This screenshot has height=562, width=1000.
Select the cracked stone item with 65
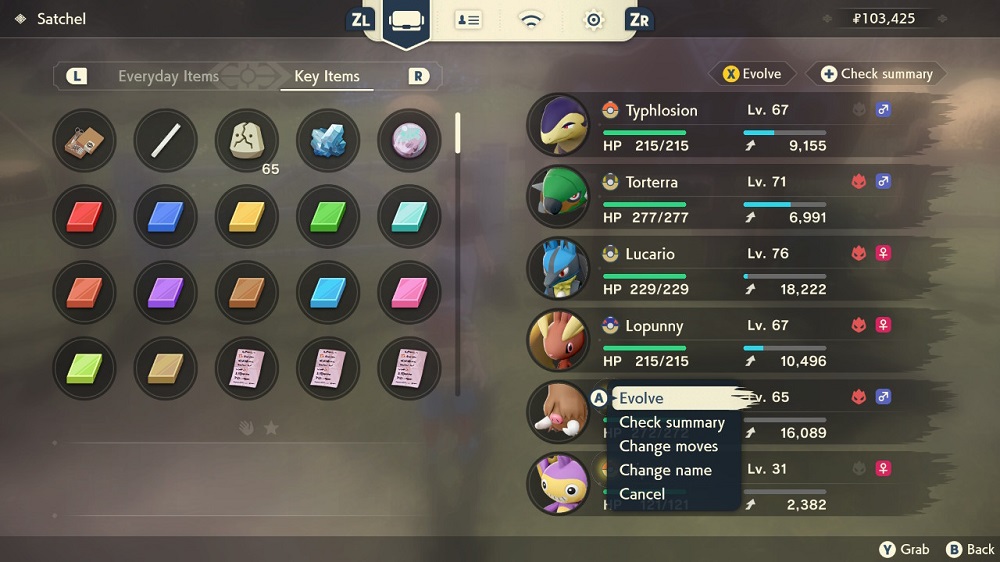[246, 140]
